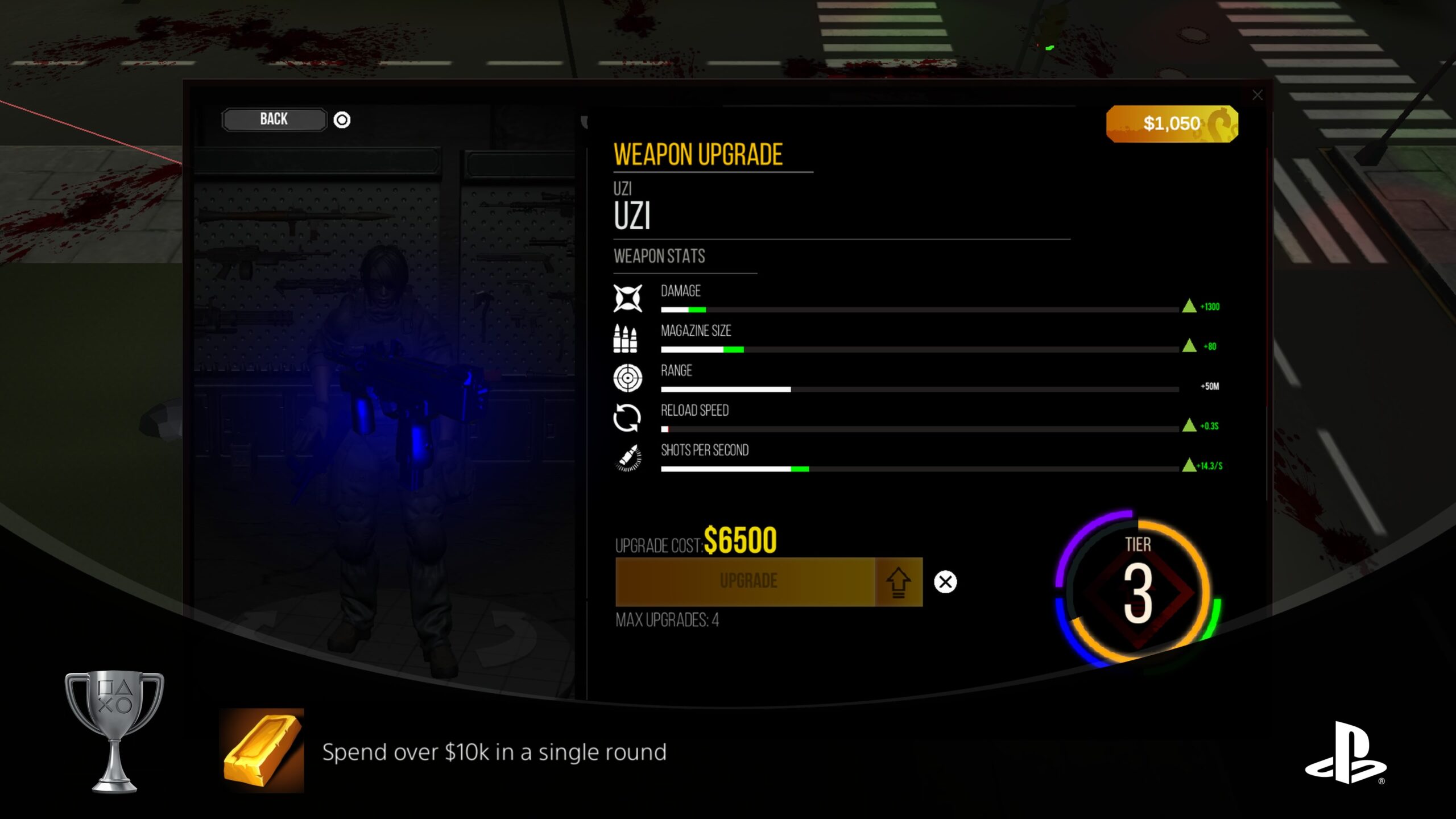
Task: Close the weapon upgrade panel
Action: [1257, 96]
